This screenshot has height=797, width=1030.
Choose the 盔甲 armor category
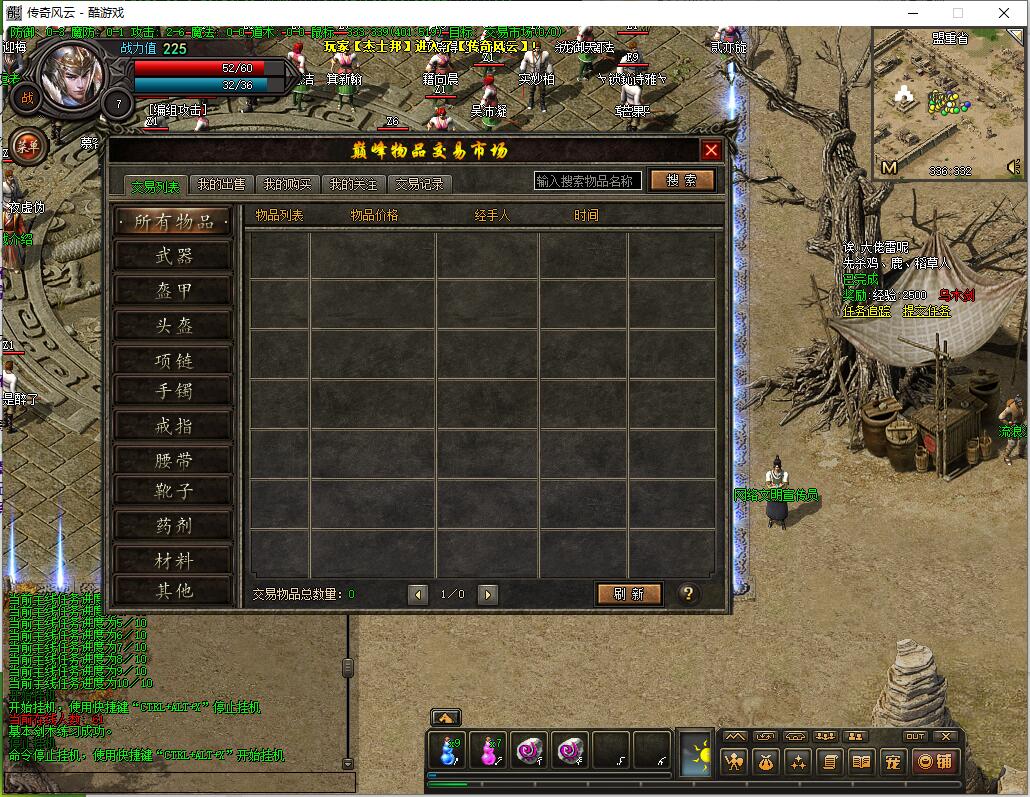coord(174,291)
